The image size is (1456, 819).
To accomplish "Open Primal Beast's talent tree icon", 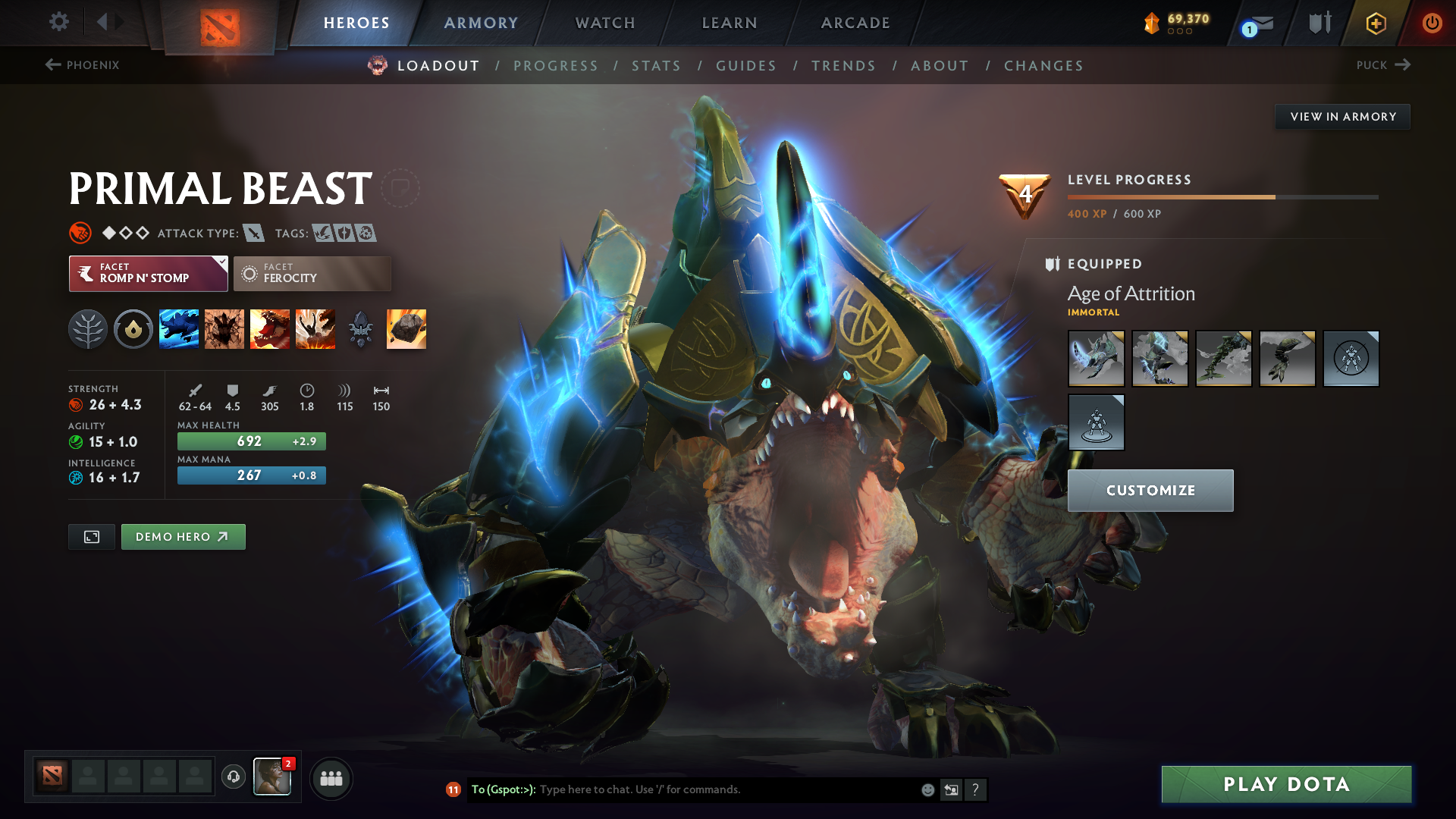I will click(x=88, y=328).
